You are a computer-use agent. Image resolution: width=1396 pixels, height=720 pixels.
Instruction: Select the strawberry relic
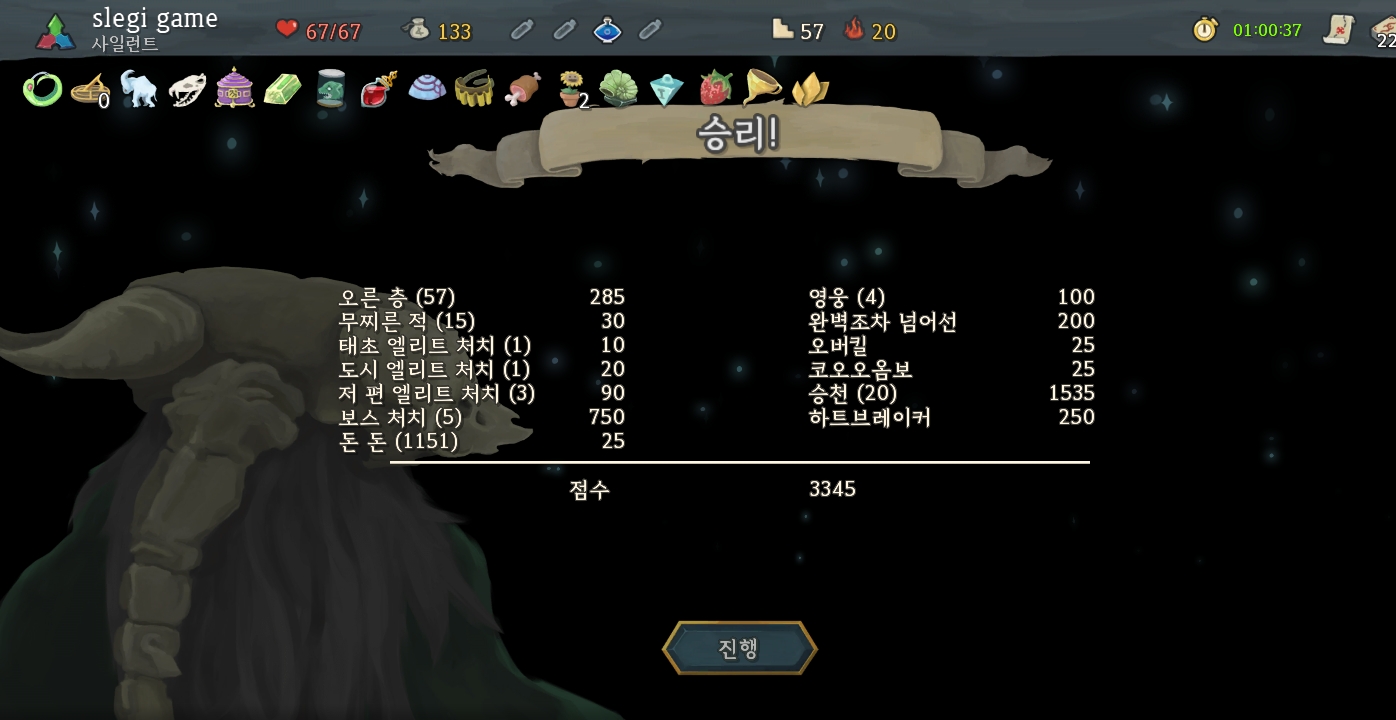click(714, 89)
